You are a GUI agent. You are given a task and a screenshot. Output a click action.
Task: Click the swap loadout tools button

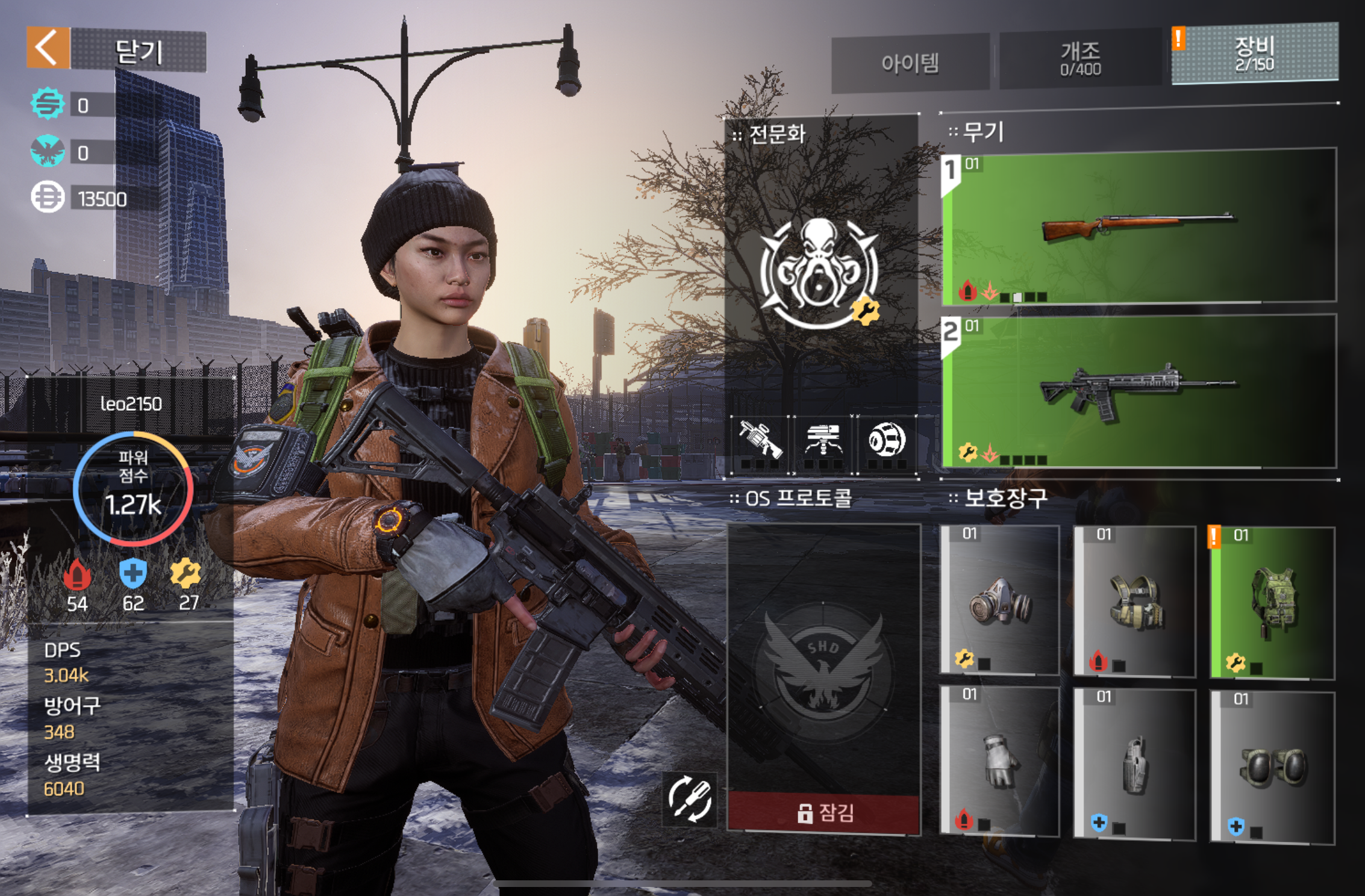pos(690,800)
